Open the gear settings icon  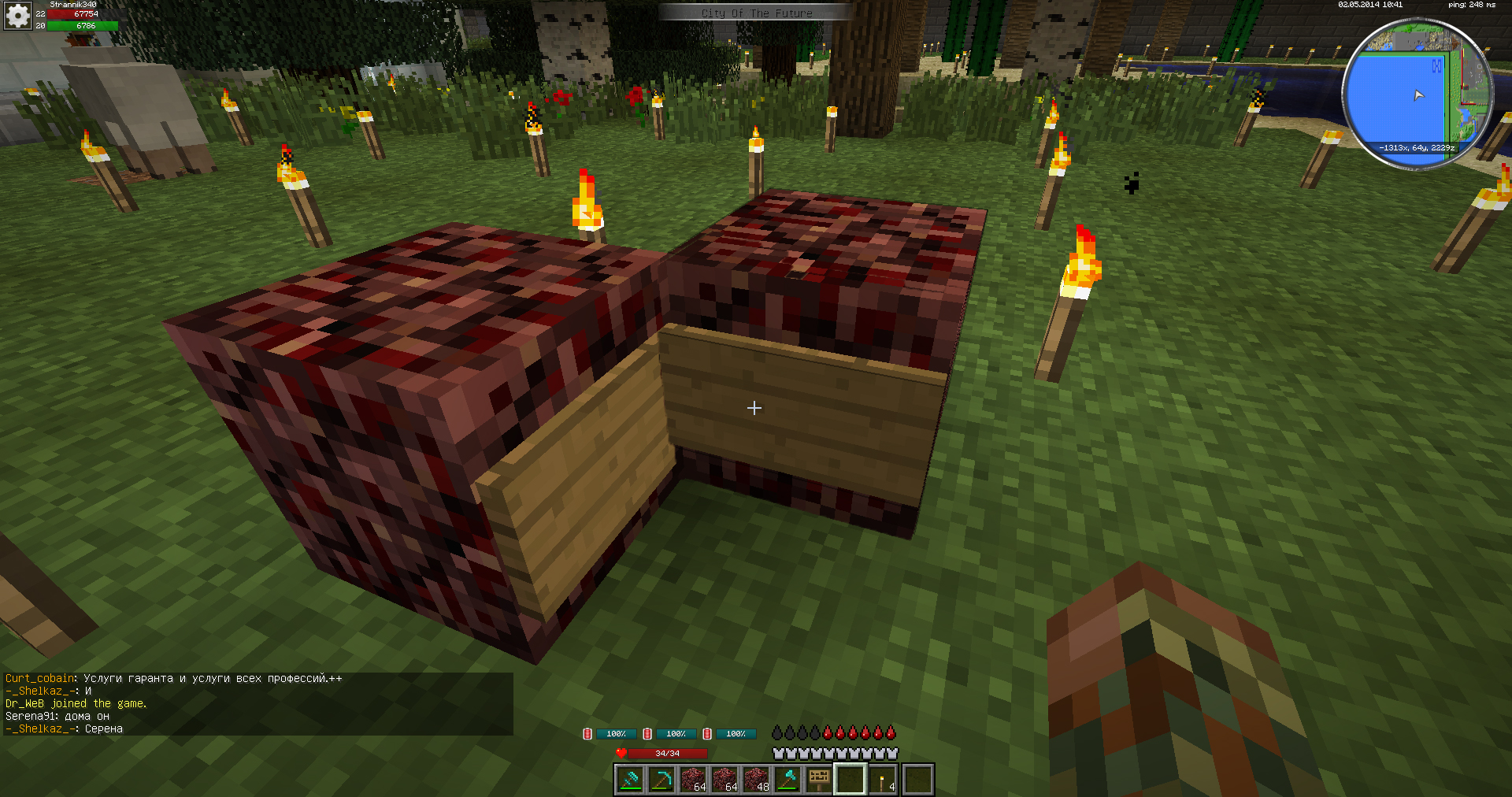(x=17, y=15)
